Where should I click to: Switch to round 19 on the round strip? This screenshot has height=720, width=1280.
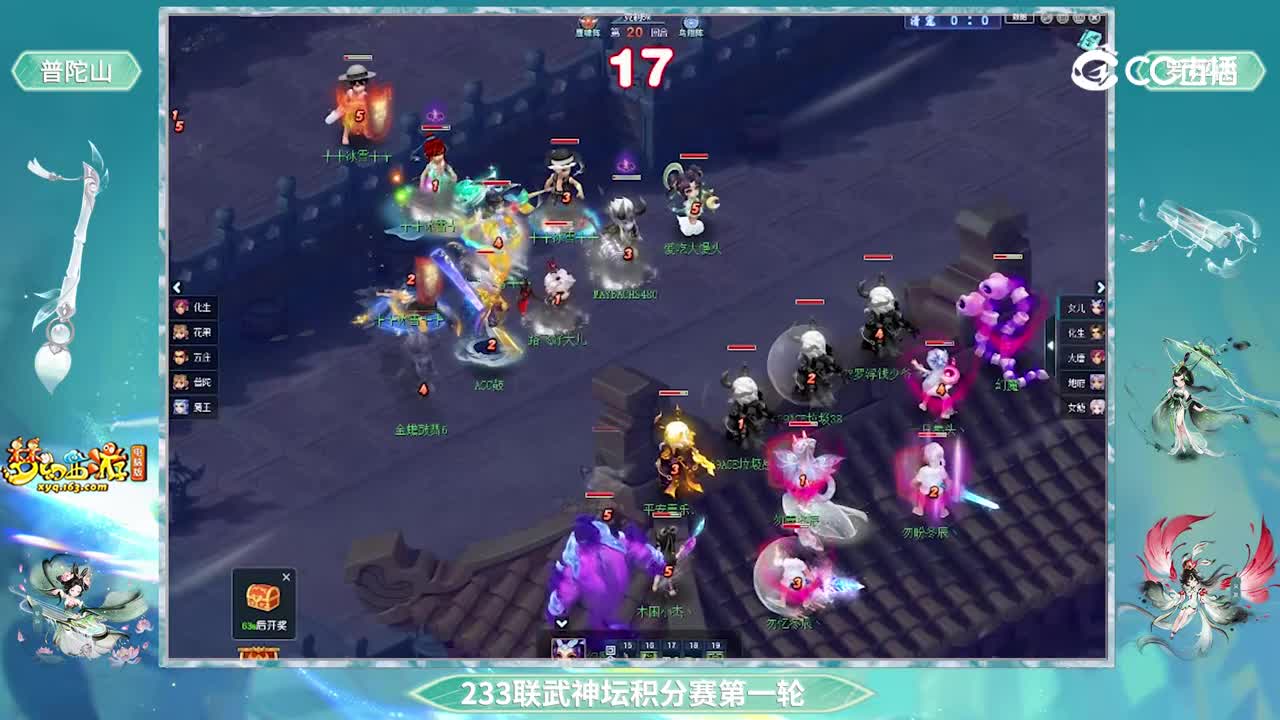[714, 646]
